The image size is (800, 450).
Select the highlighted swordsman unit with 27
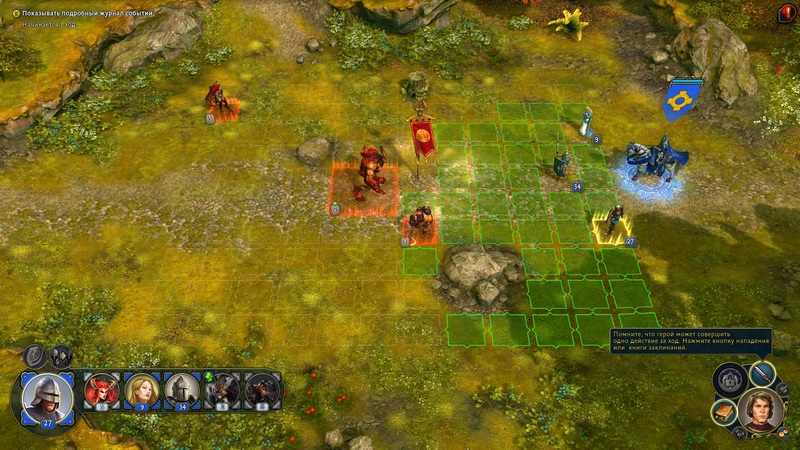tap(614, 224)
